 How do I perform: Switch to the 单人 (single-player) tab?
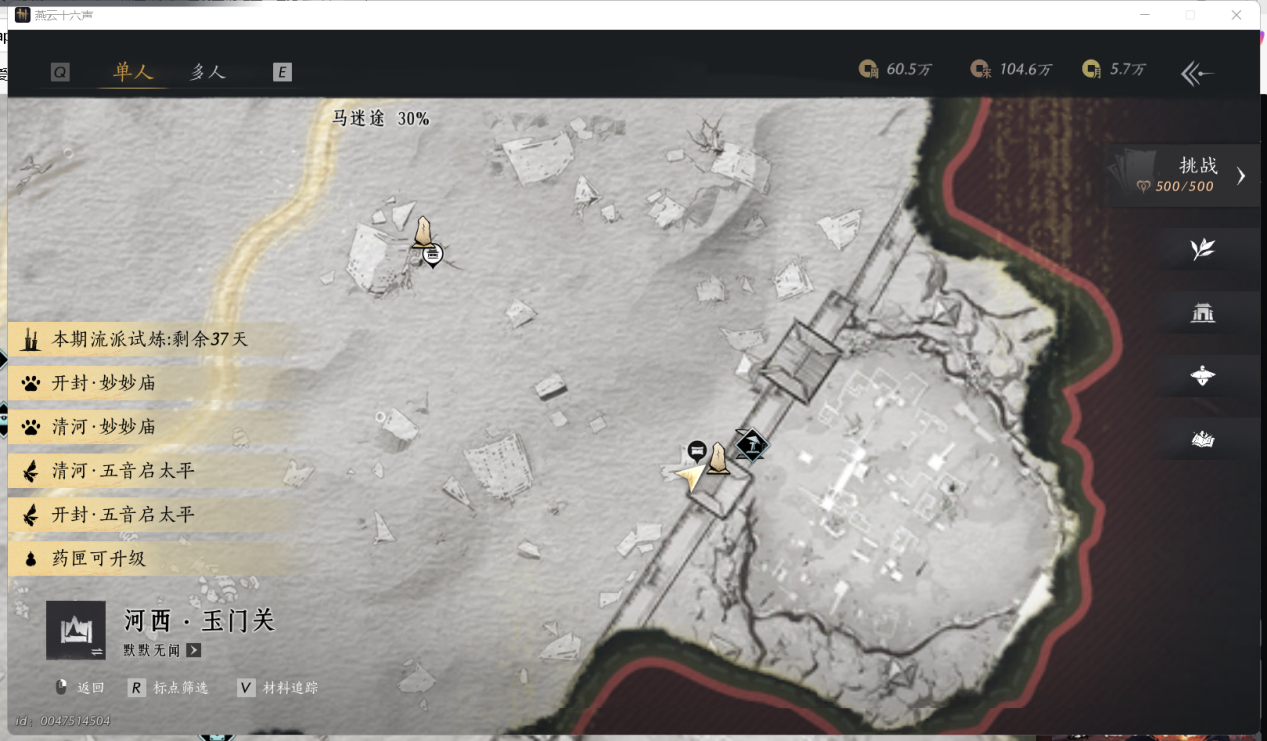tap(133, 72)
